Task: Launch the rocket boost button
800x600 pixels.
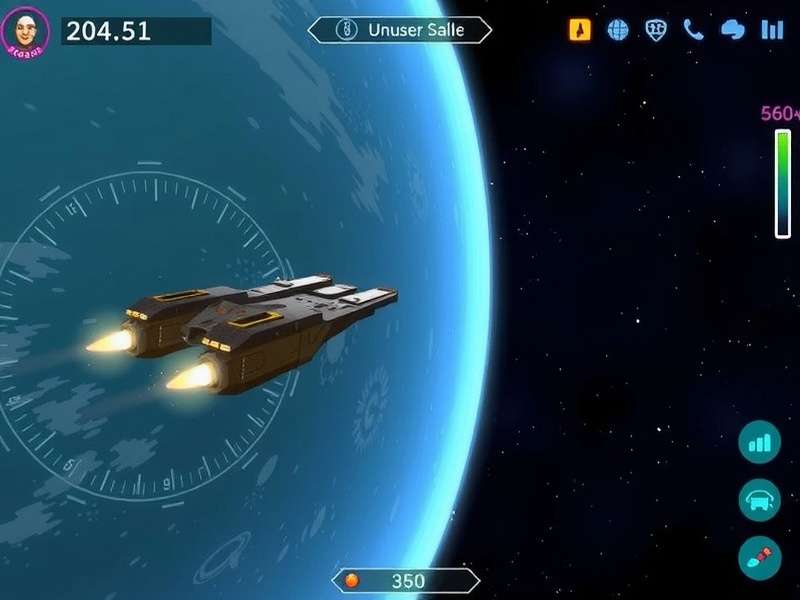Action: coord(760,558)
